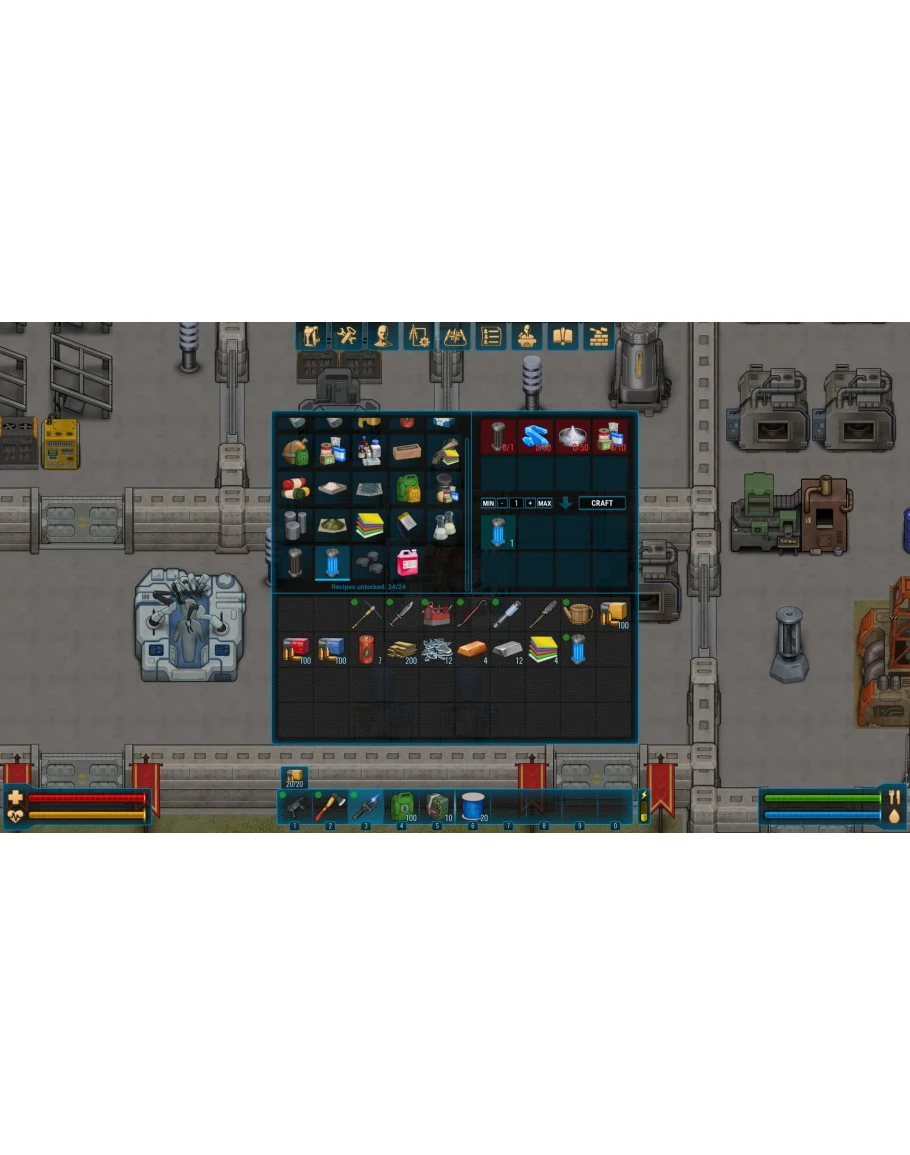This screenshot has height=1155, width=910.
Task: Select the red toolbox inventory slot
Action: pos(436,613)
